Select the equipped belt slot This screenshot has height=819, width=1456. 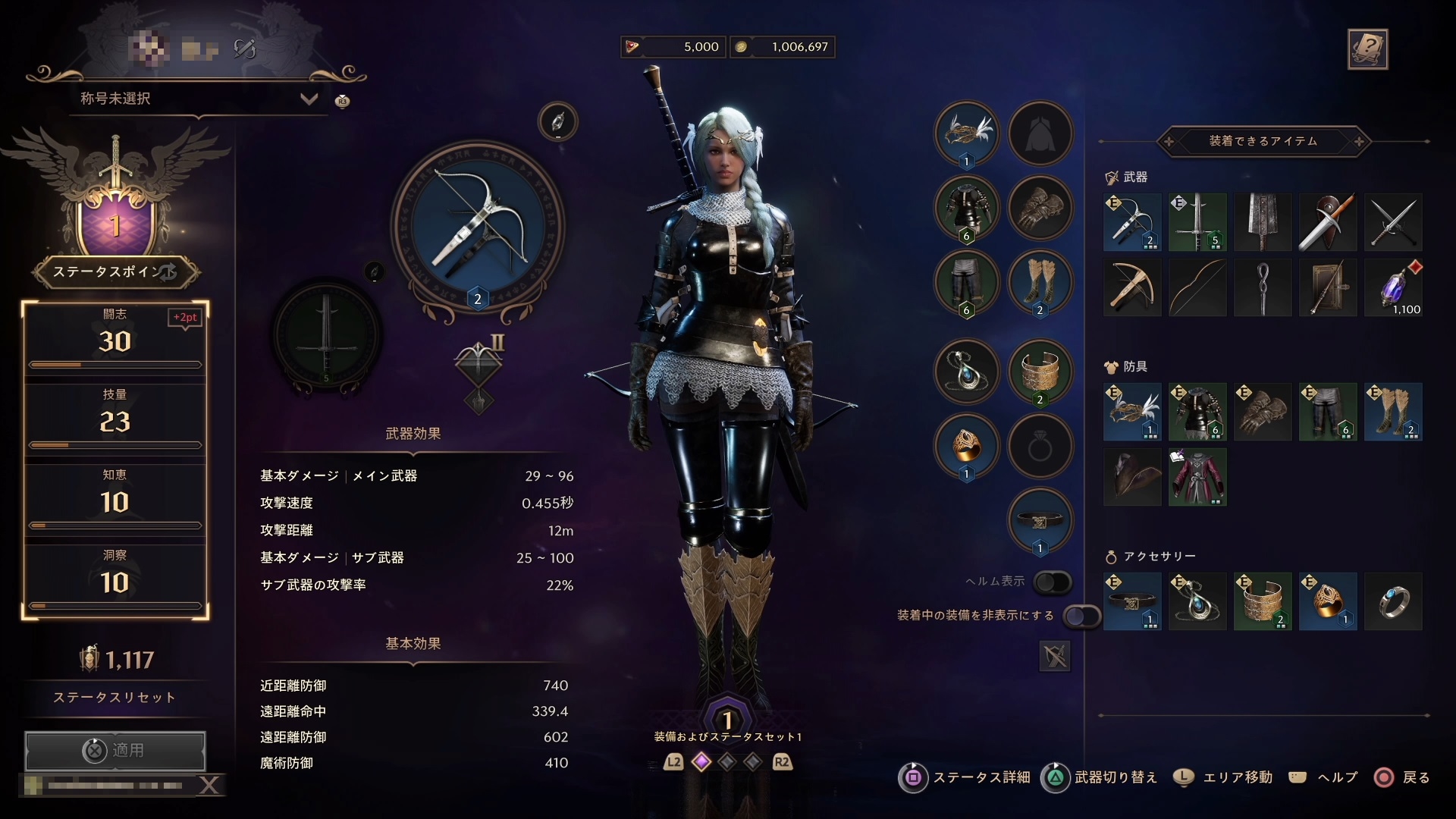point(1040,521)
